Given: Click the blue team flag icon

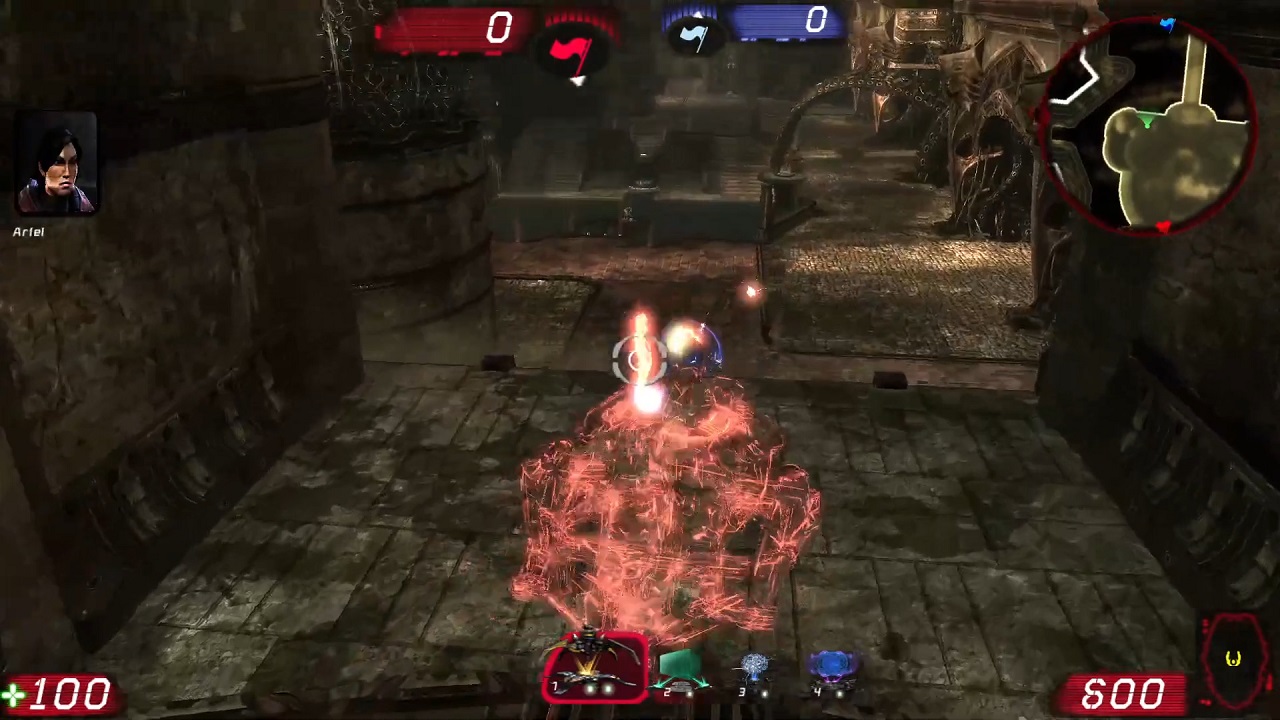Looking at the screenshot, I should pos(694,36).
